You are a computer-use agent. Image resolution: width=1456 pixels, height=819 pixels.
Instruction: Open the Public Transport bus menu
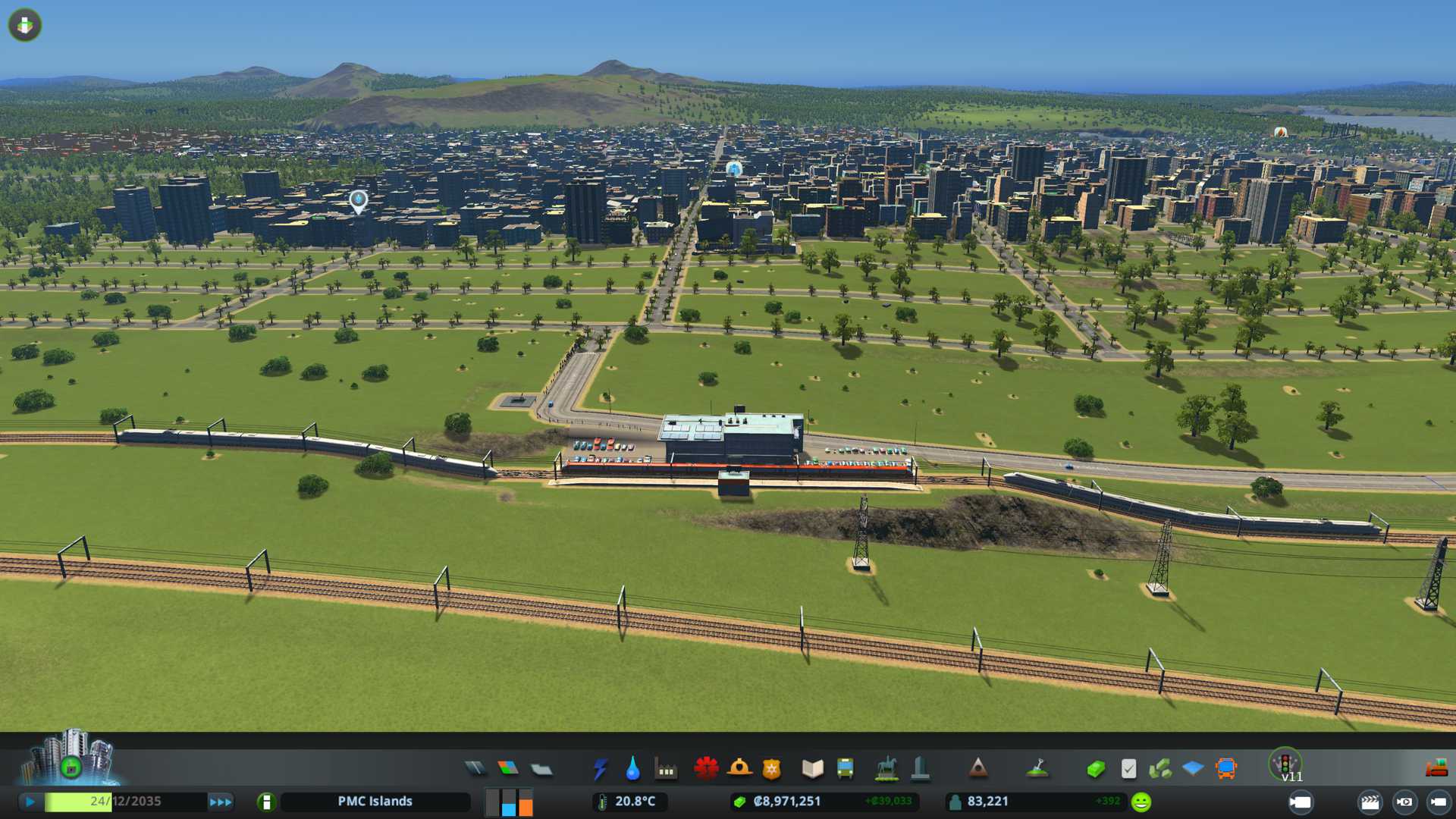845,769
